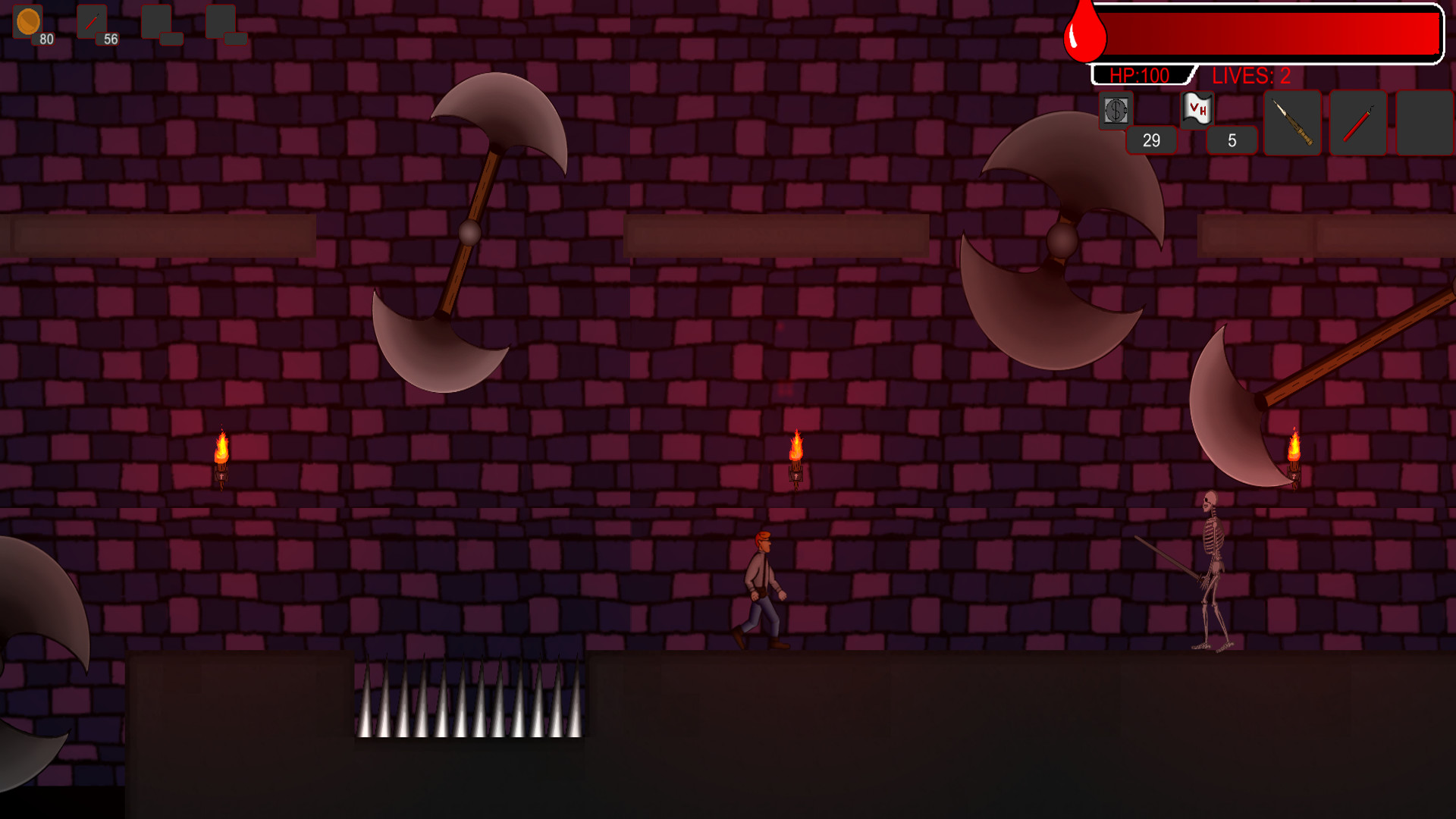The image size is (1456, 819).
Task: Click the VH flag collectible icon
Action: [1196, 109]
